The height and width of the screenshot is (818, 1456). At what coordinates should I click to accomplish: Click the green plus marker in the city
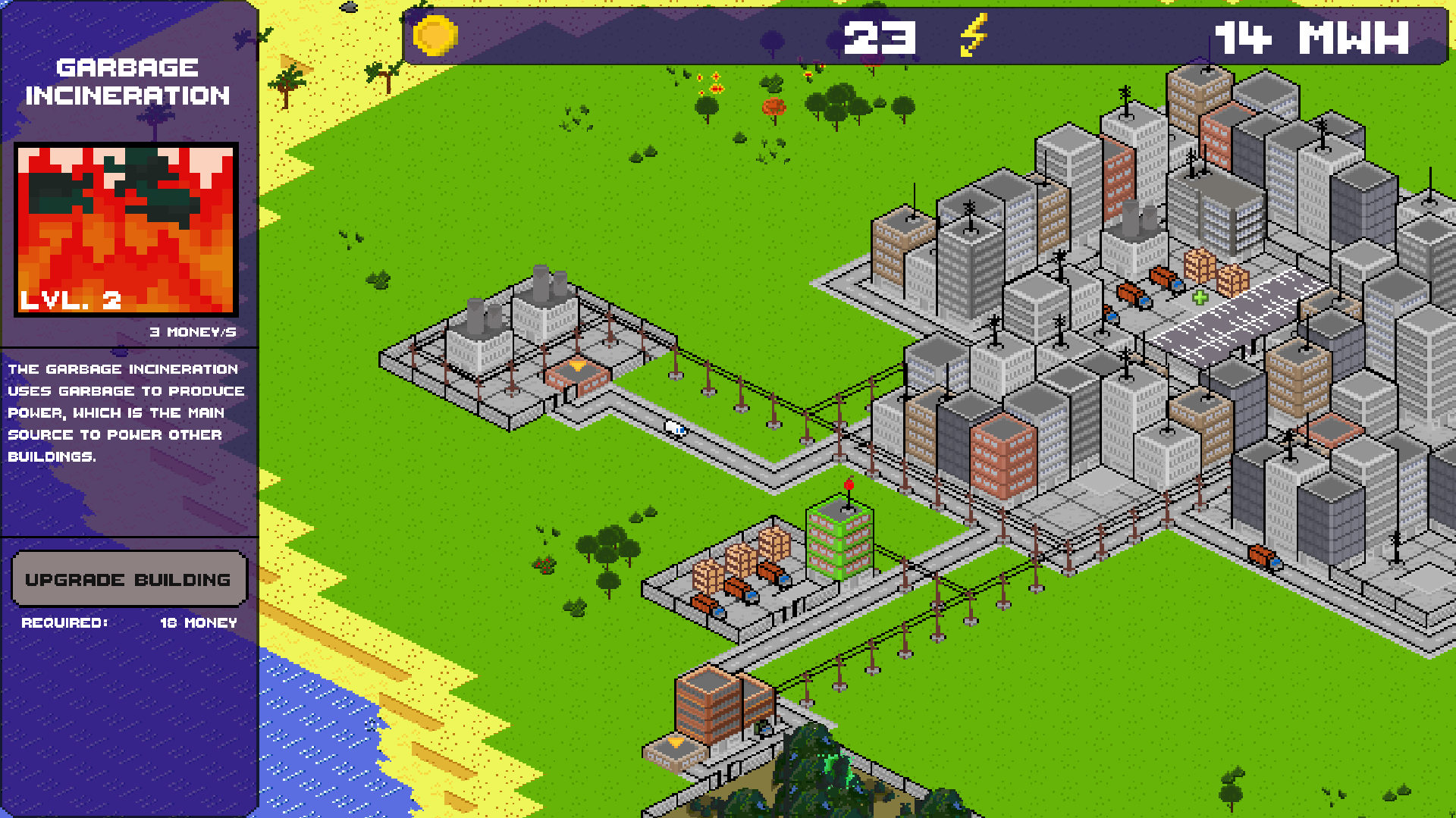[x=1200, y=297]
